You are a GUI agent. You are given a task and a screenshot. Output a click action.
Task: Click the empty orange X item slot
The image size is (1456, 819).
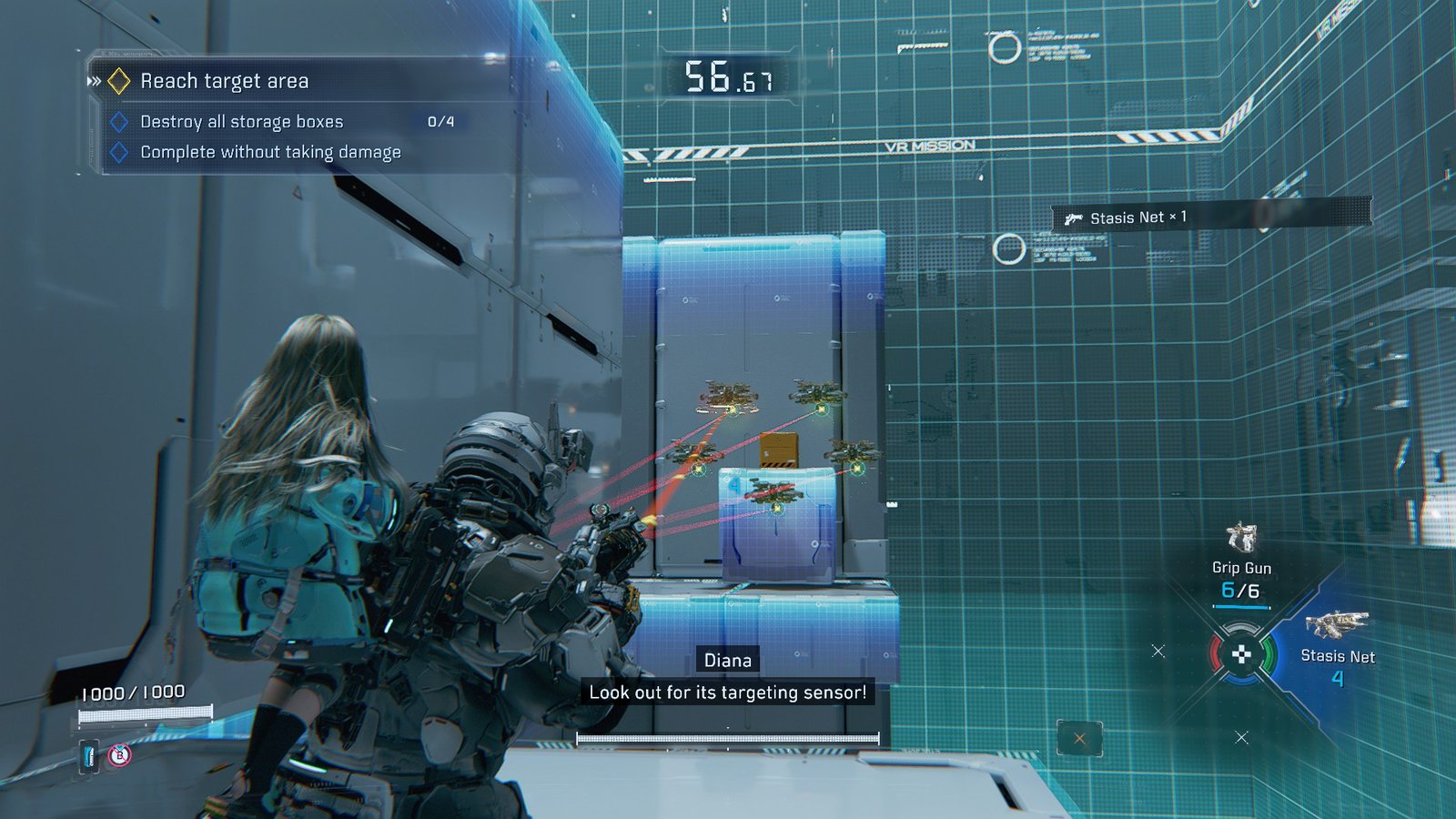(1079, 738)
